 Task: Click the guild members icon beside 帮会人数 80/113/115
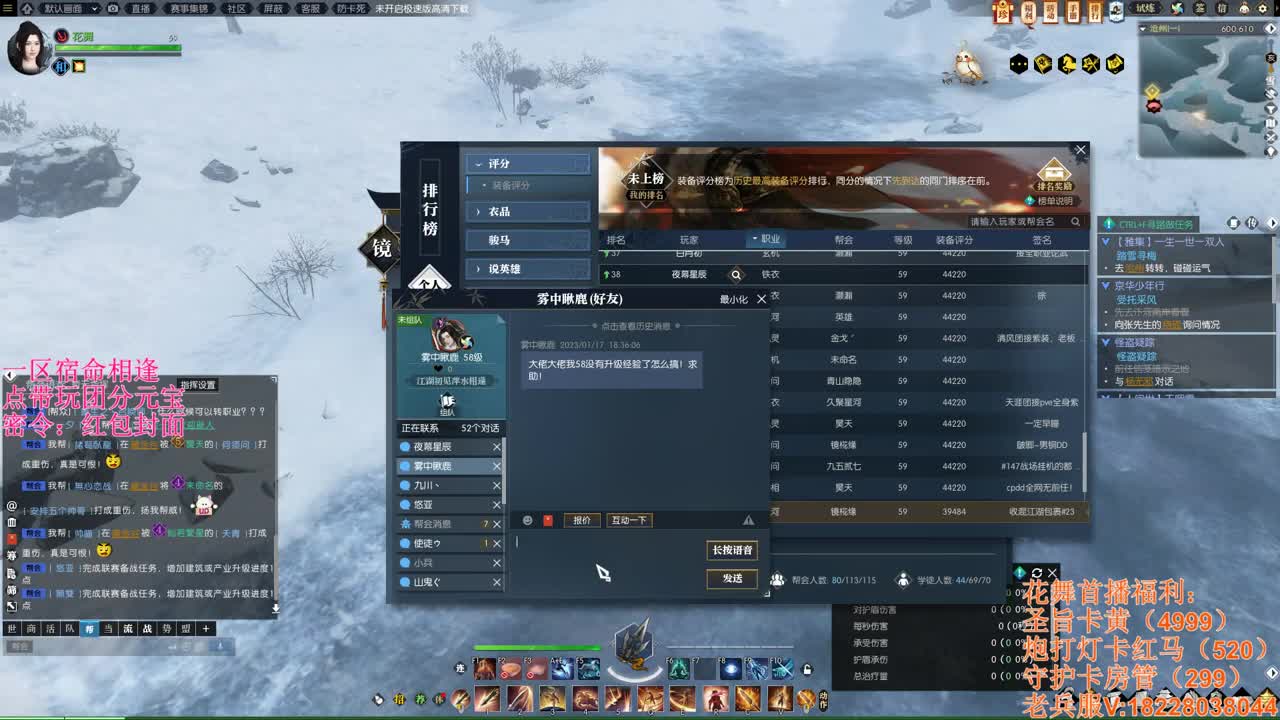[x=777, y=580]
